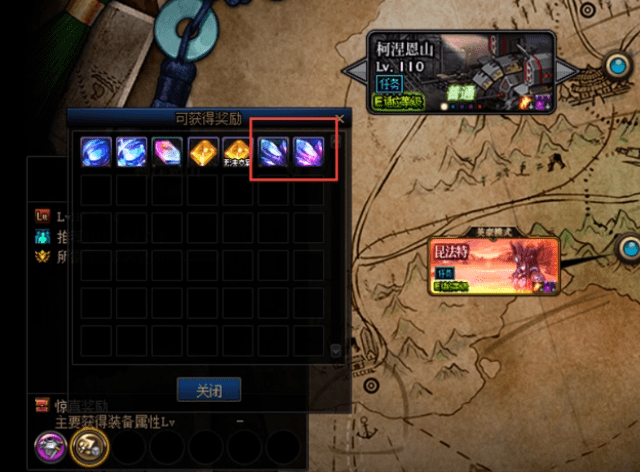Viewport: 640px width, 472px height.
Task: Click the reward list scroll-down arrow
Action: click(x=336, y=351)
